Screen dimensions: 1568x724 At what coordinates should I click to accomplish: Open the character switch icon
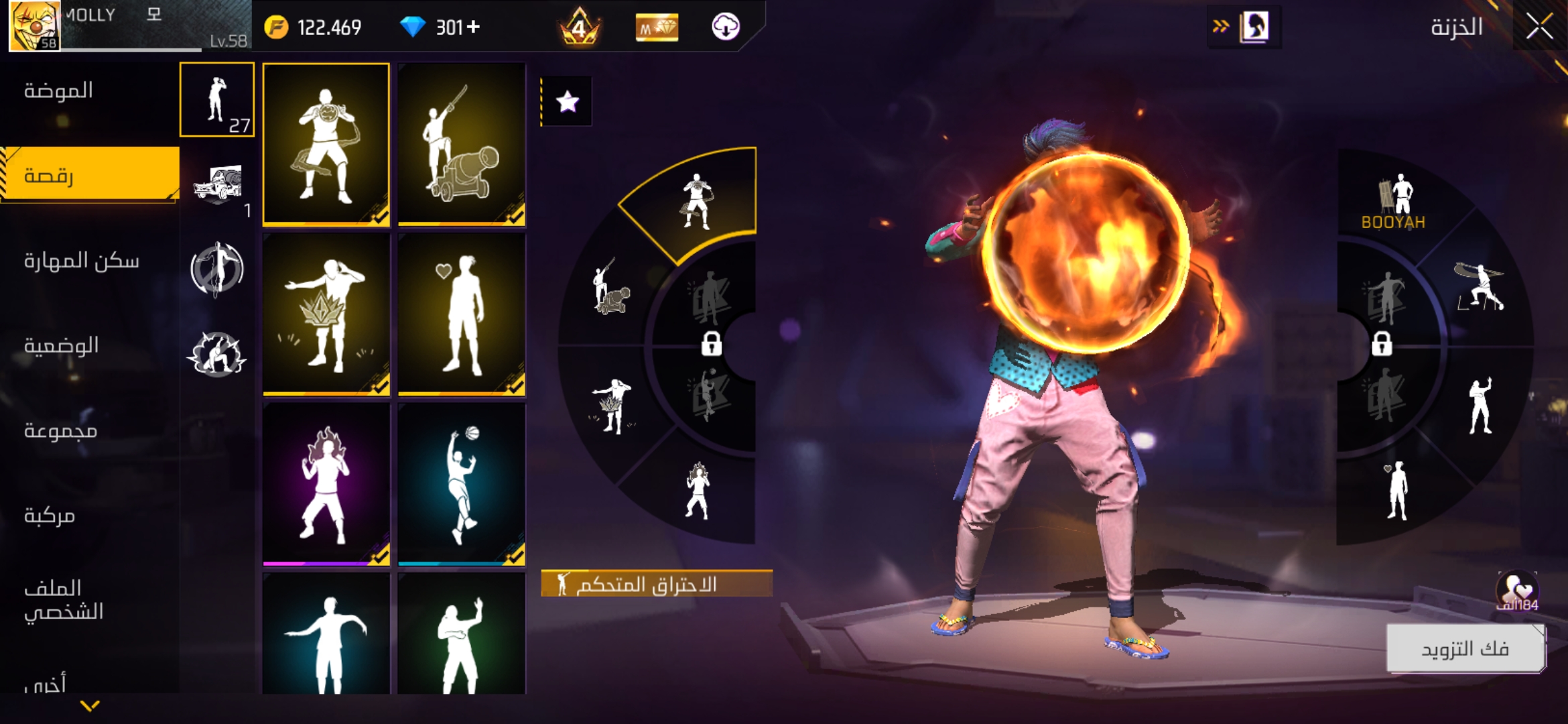[1254, 27]
